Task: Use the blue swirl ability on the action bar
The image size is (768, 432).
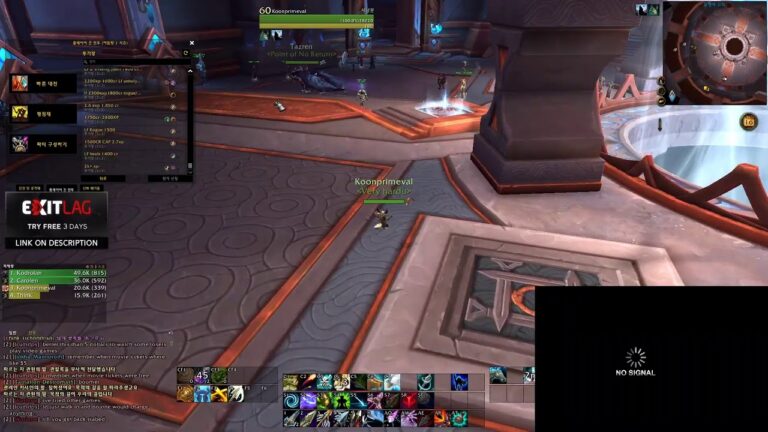Action: [292, 399]
